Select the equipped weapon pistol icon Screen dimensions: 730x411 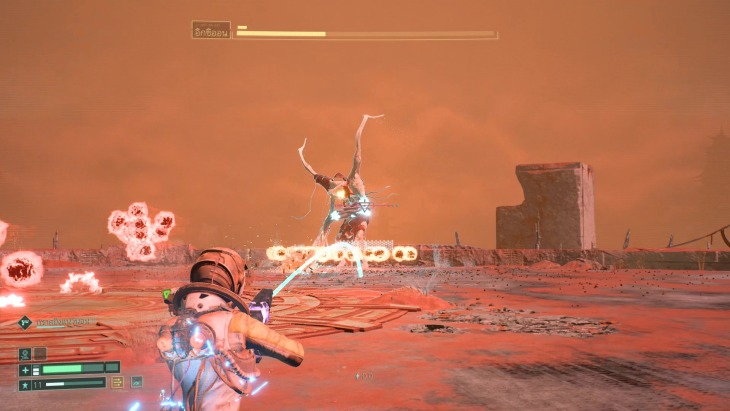pos(24,322)
